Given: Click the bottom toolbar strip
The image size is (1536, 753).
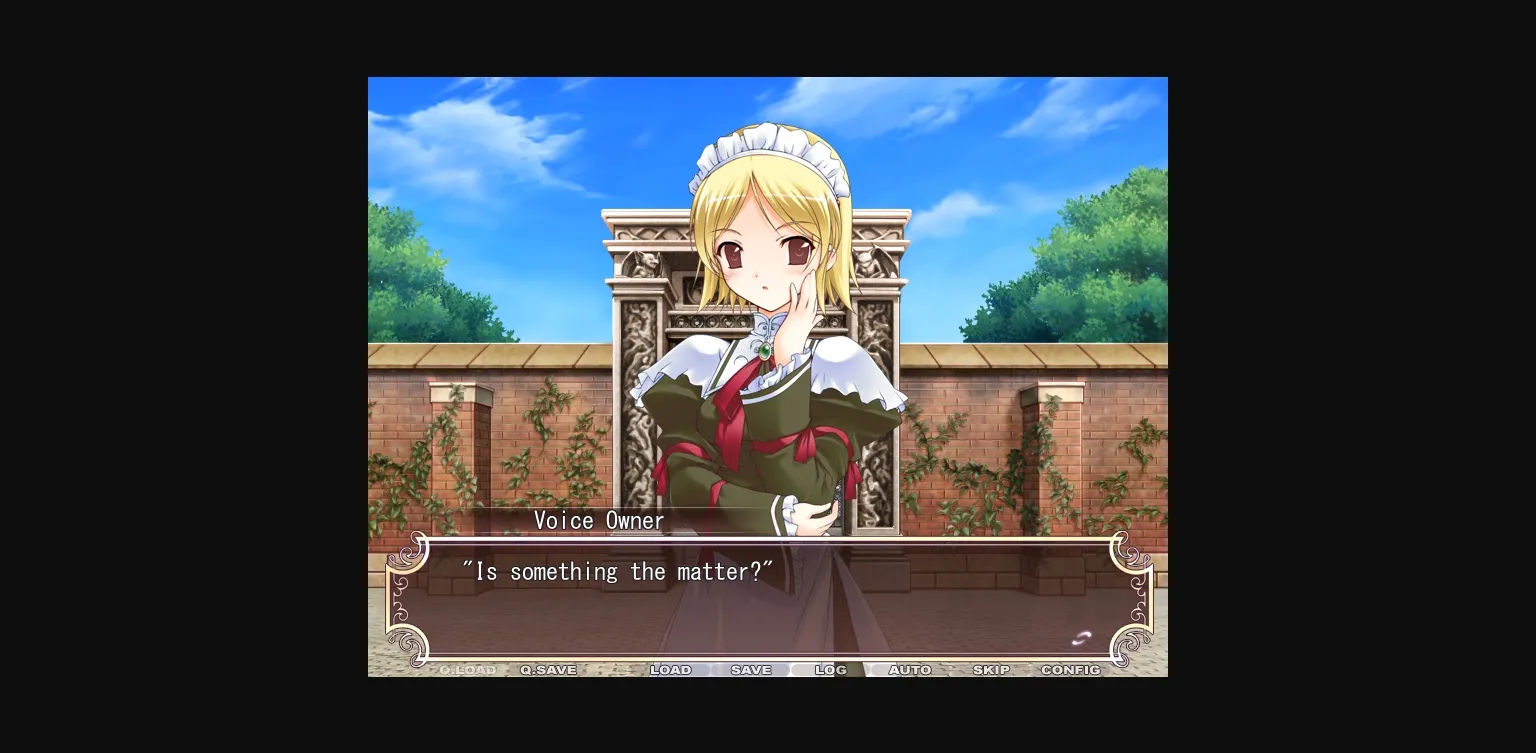Looking at the screenshot, I should pyautogui.click(x=768, y=670).
